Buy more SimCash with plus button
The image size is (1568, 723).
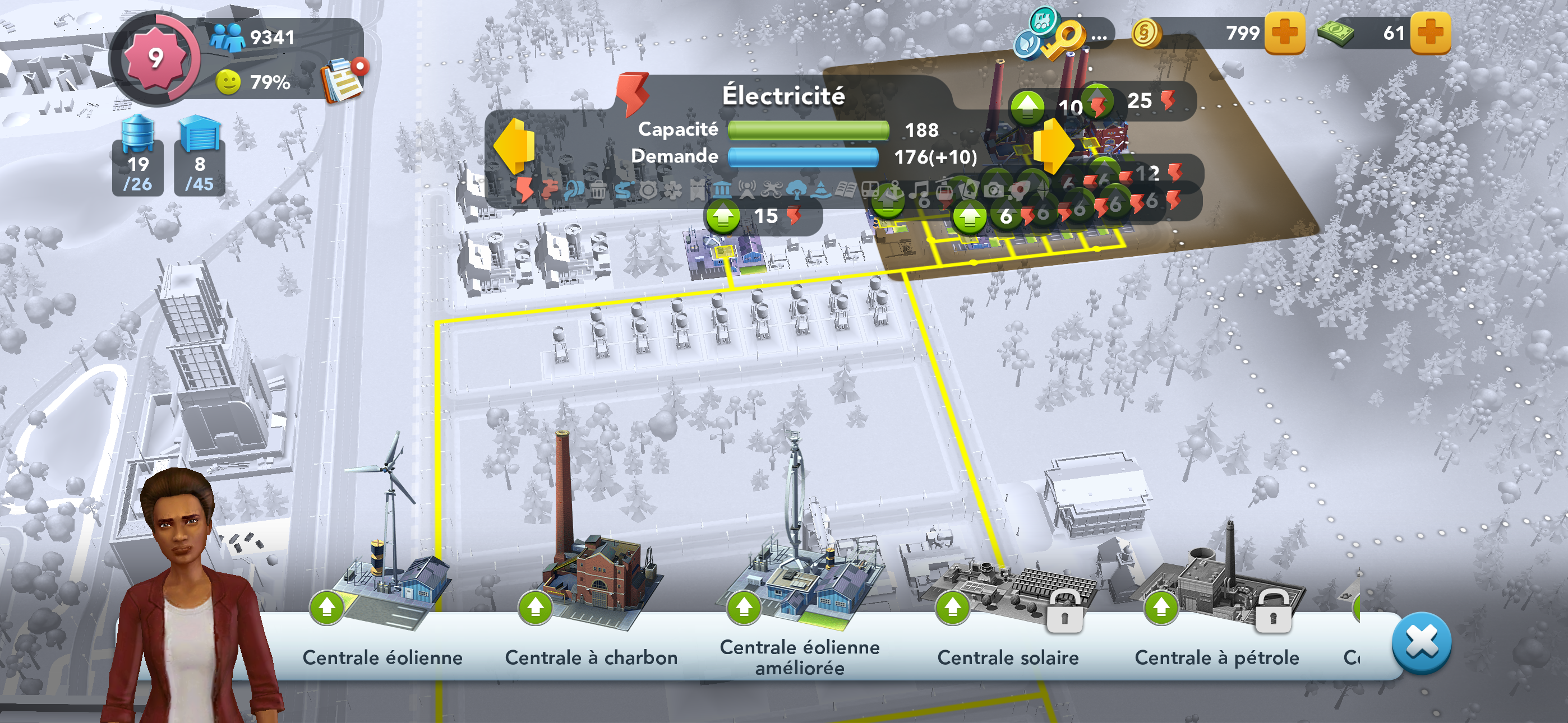tap(1430, 33)
